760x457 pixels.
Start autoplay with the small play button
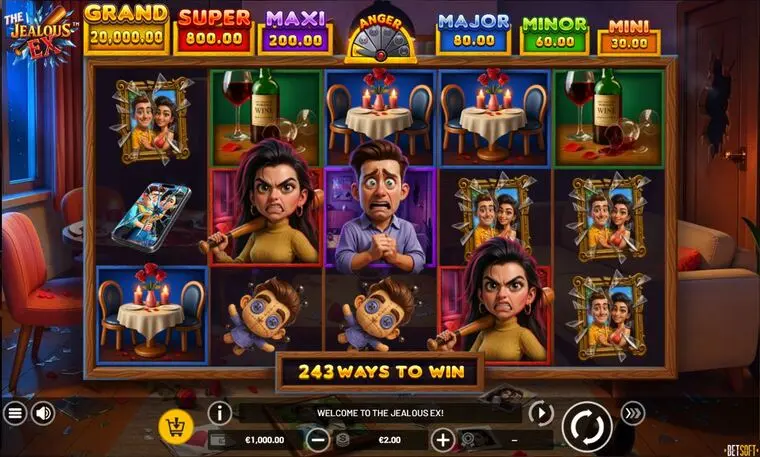pyautogui.click(x=541, y=413)
